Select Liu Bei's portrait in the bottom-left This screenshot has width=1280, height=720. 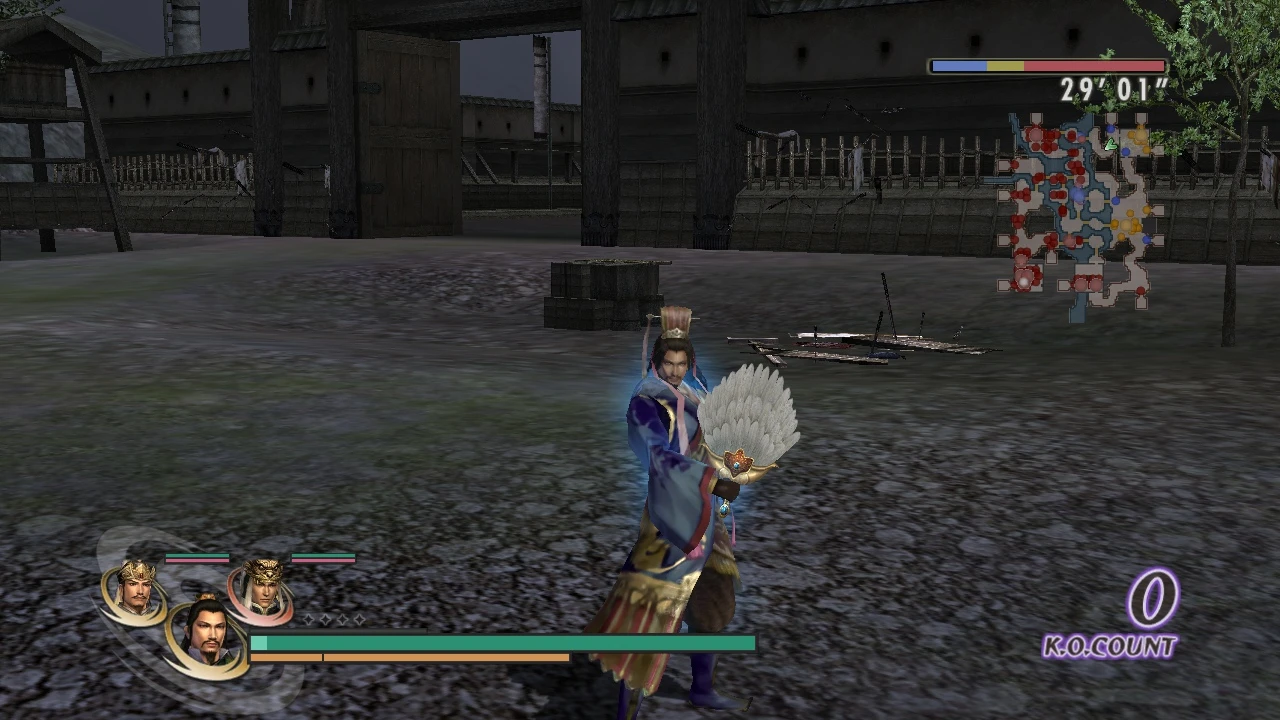pos(135,588)
